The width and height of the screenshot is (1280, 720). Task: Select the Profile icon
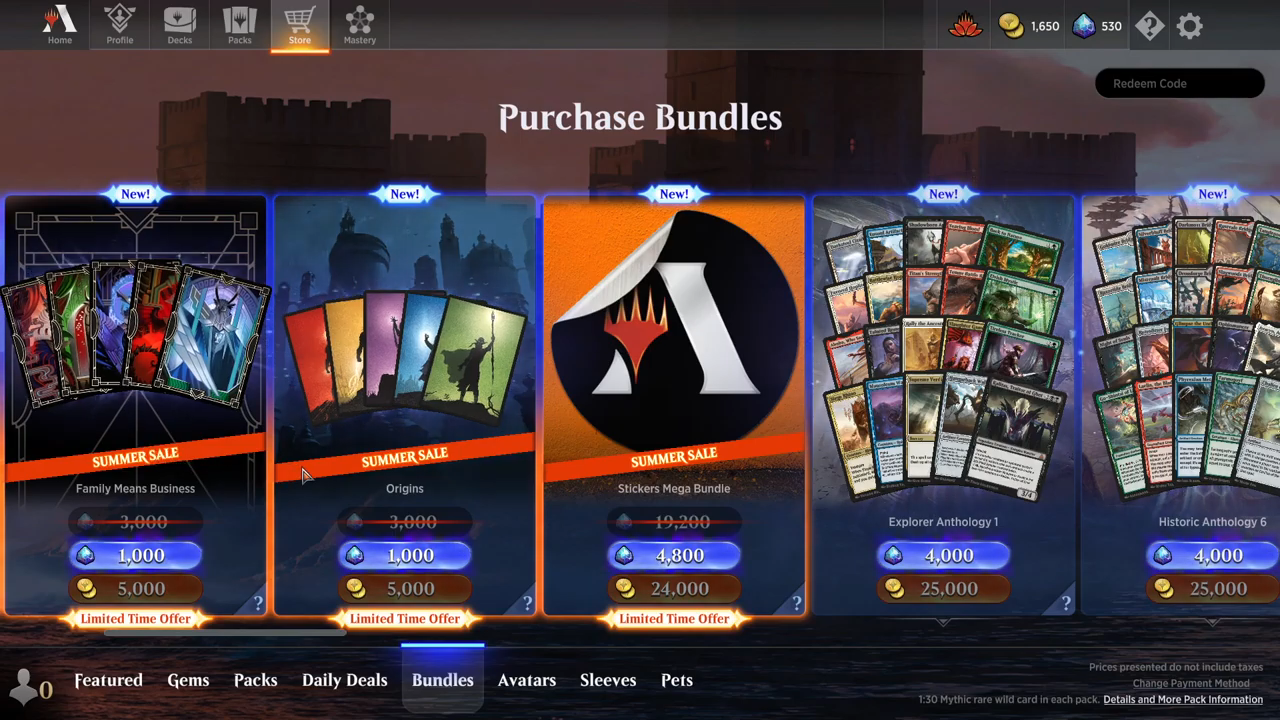click(x=119, y=25)
